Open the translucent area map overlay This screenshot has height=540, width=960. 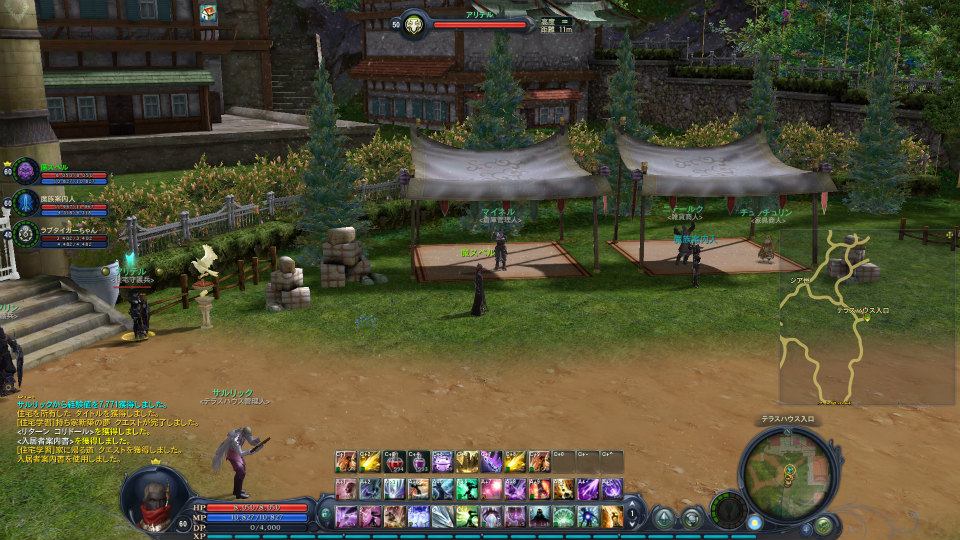866,316
